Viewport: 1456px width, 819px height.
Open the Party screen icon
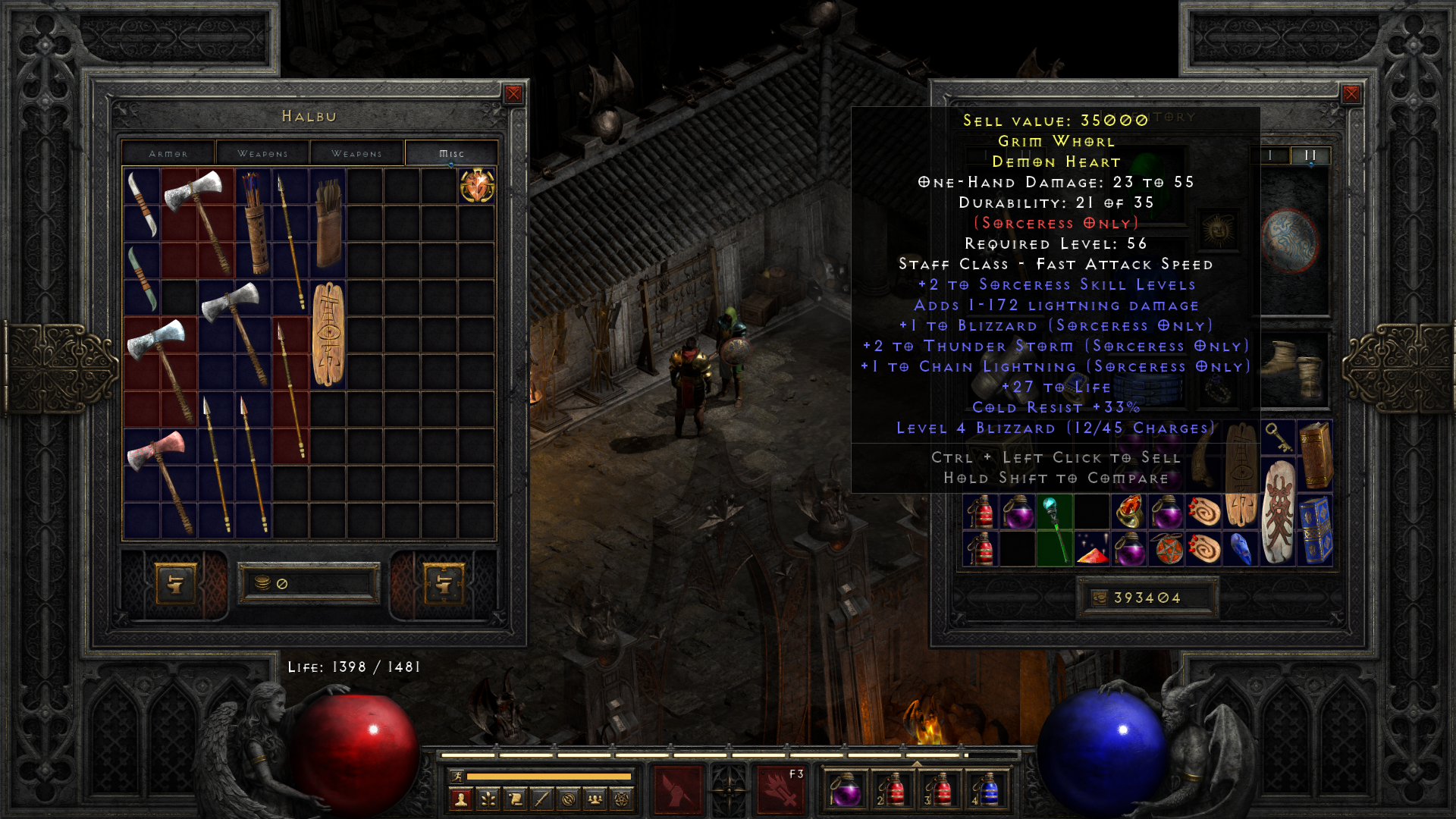tap(595, 799)
